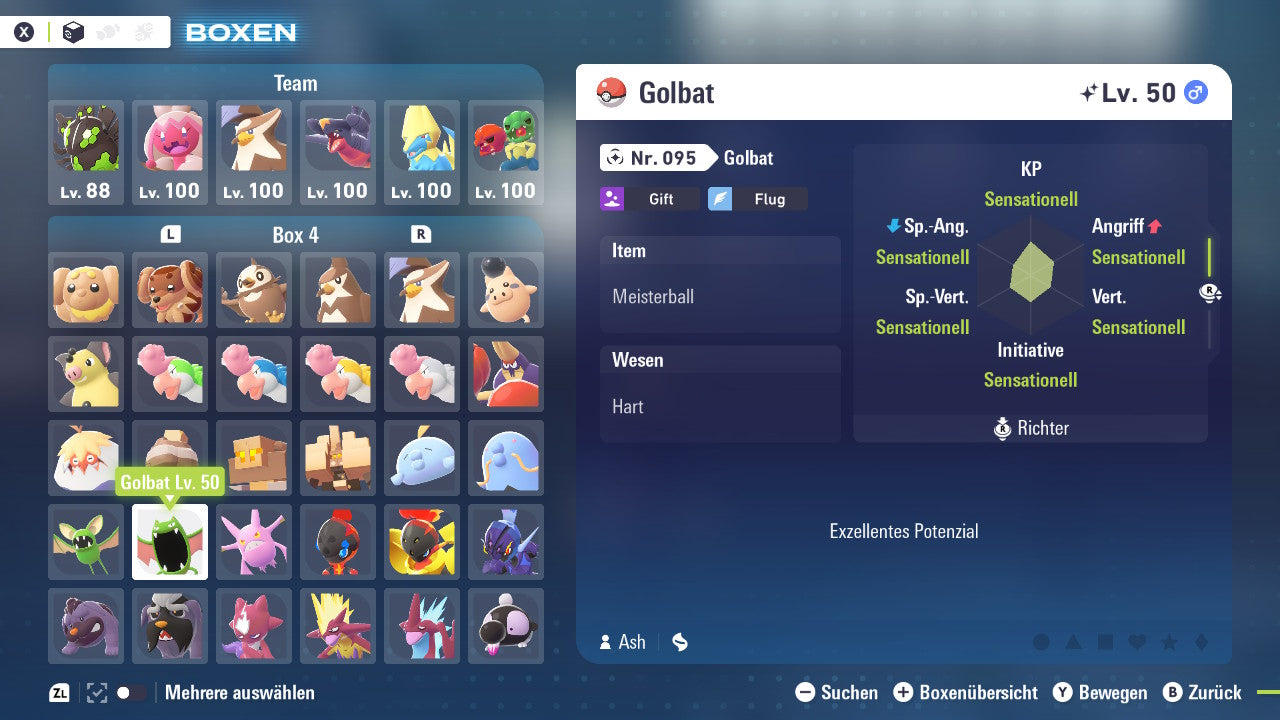
Task: Click the origin game mark beside Ash
Action: point(679,642)
